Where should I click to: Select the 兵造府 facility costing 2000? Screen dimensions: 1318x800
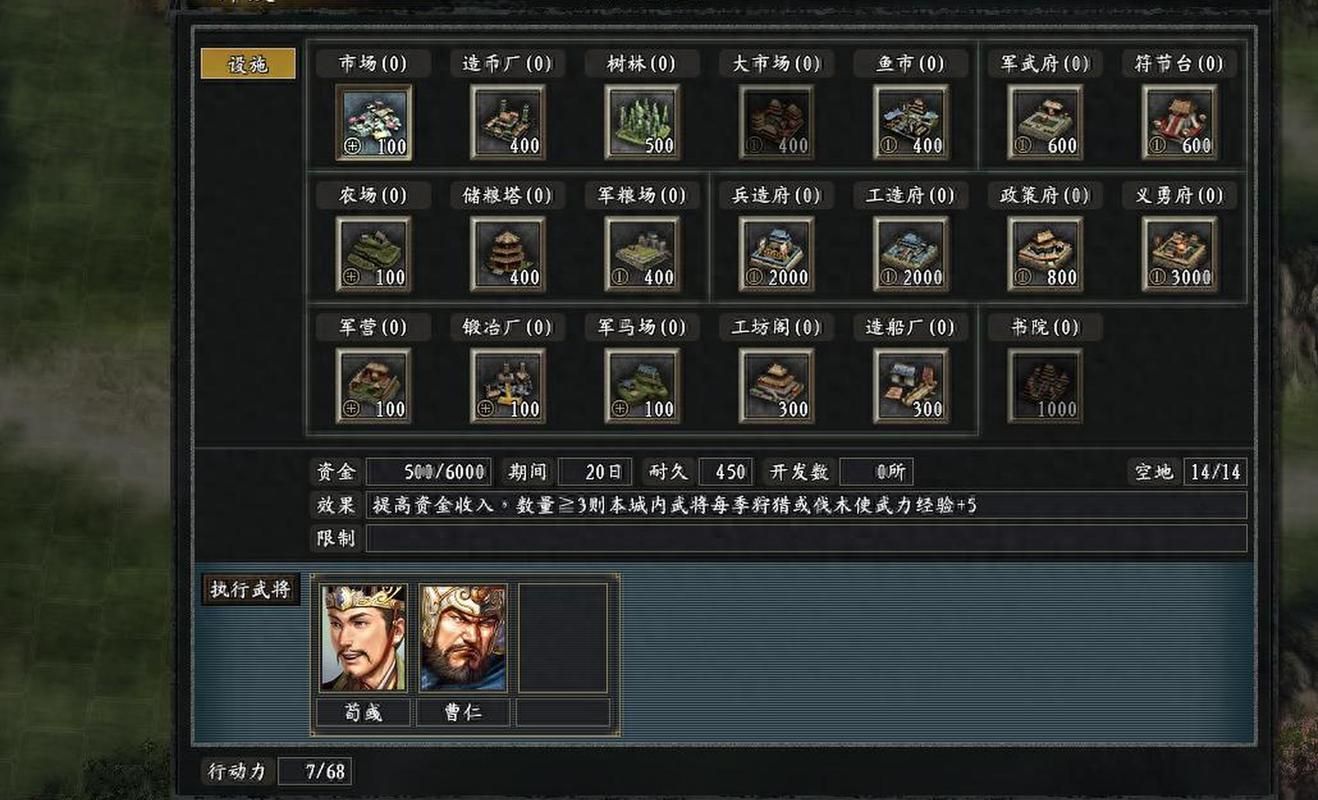pos(776,253)
